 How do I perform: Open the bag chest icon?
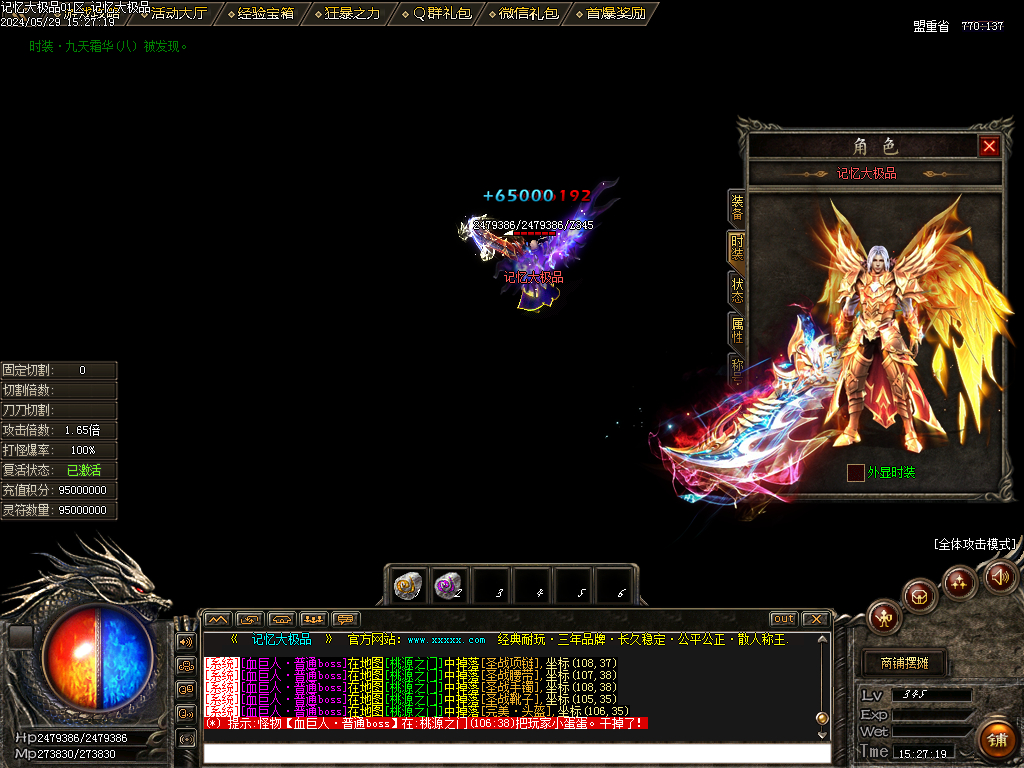(x=920, y=596)
